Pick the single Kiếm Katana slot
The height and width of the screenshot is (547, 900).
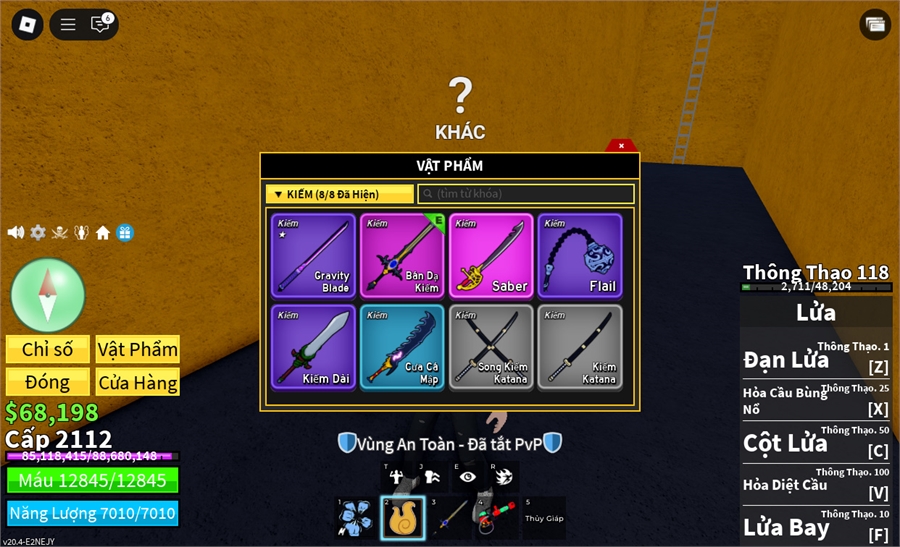(x=580, y=347)
